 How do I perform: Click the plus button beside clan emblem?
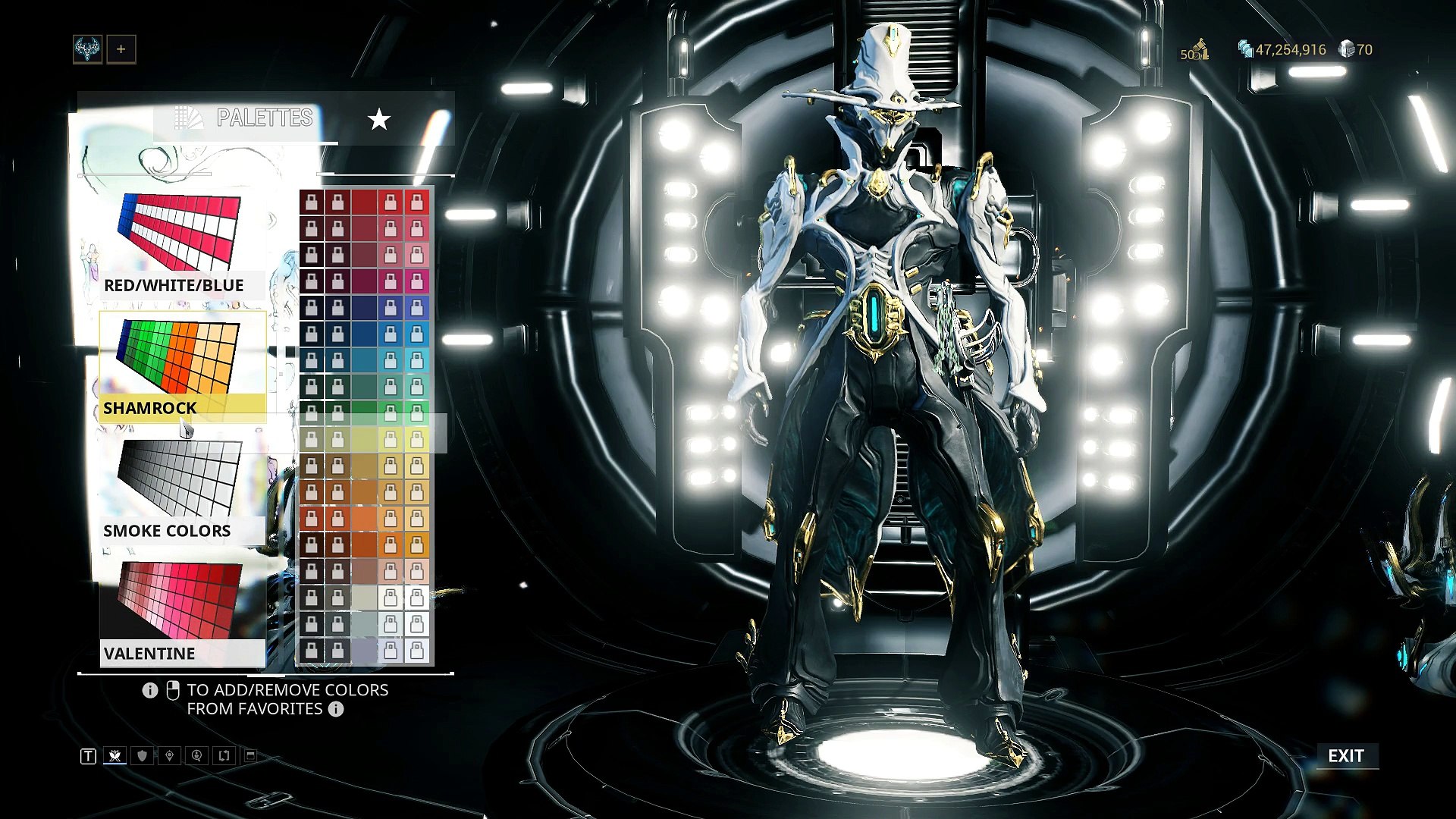coord(121,50)
